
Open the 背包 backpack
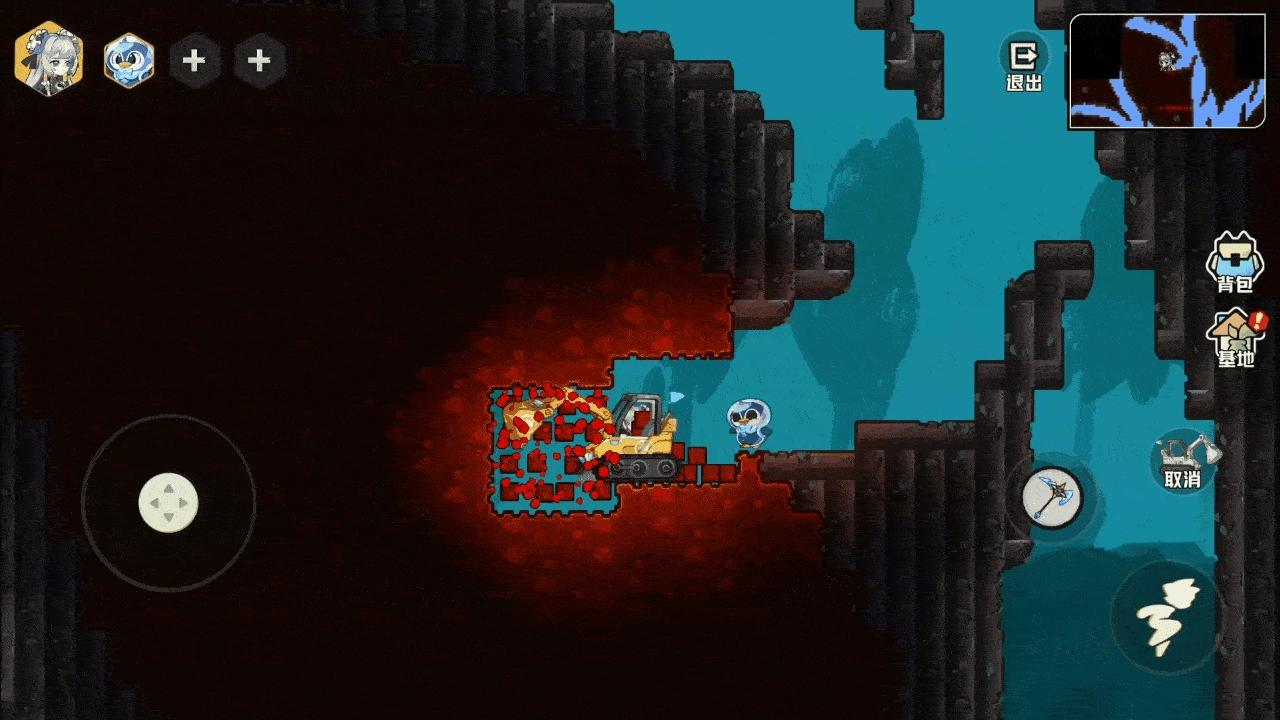(x=1234, y=264)
